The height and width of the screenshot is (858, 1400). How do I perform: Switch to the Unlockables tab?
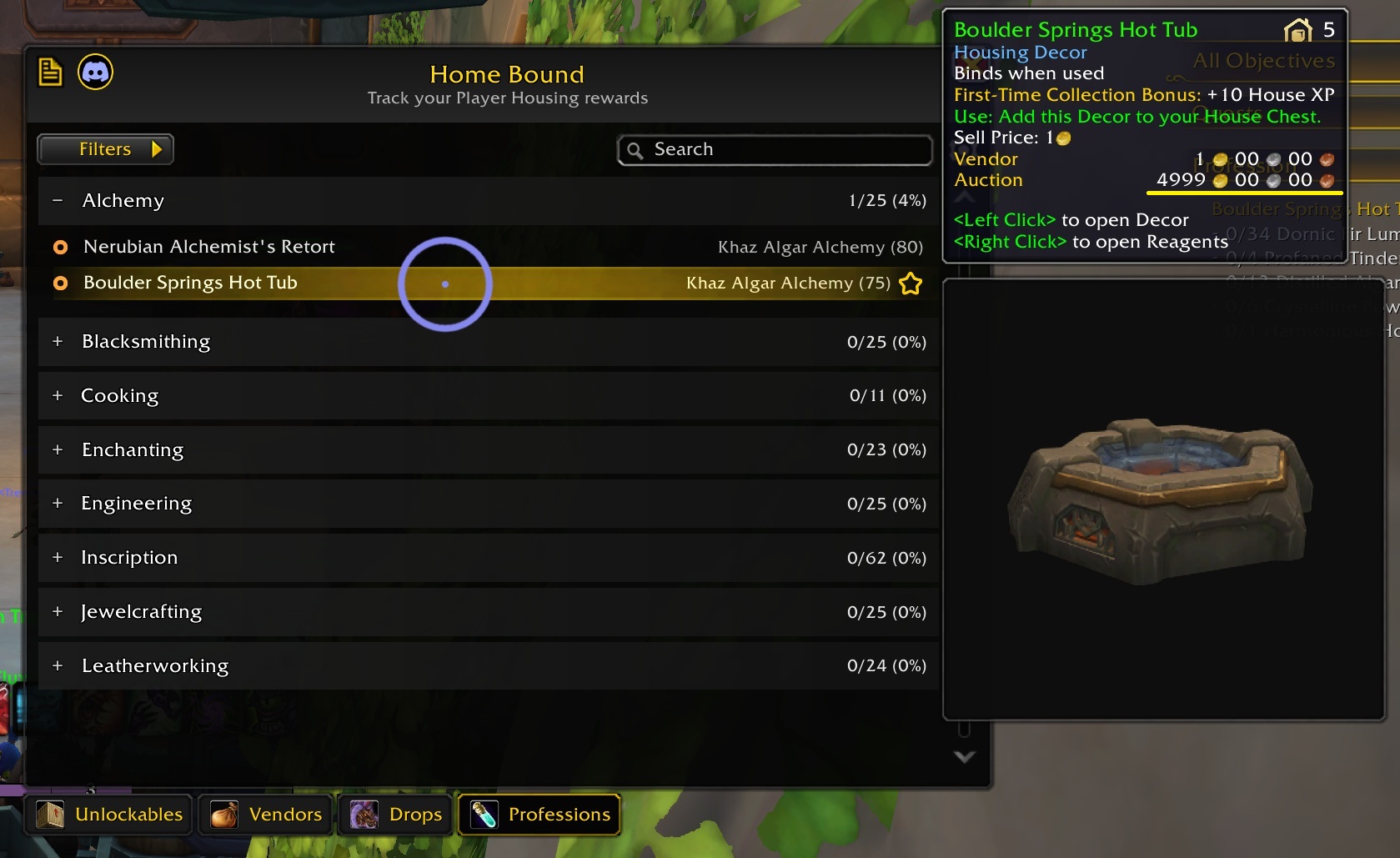(111, 815)
